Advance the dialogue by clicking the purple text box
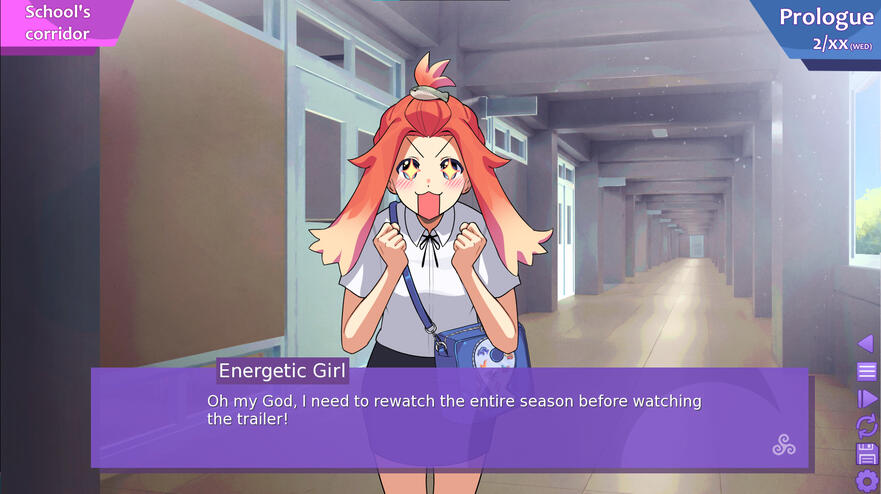881x494 pixels. tap(450, 418)
